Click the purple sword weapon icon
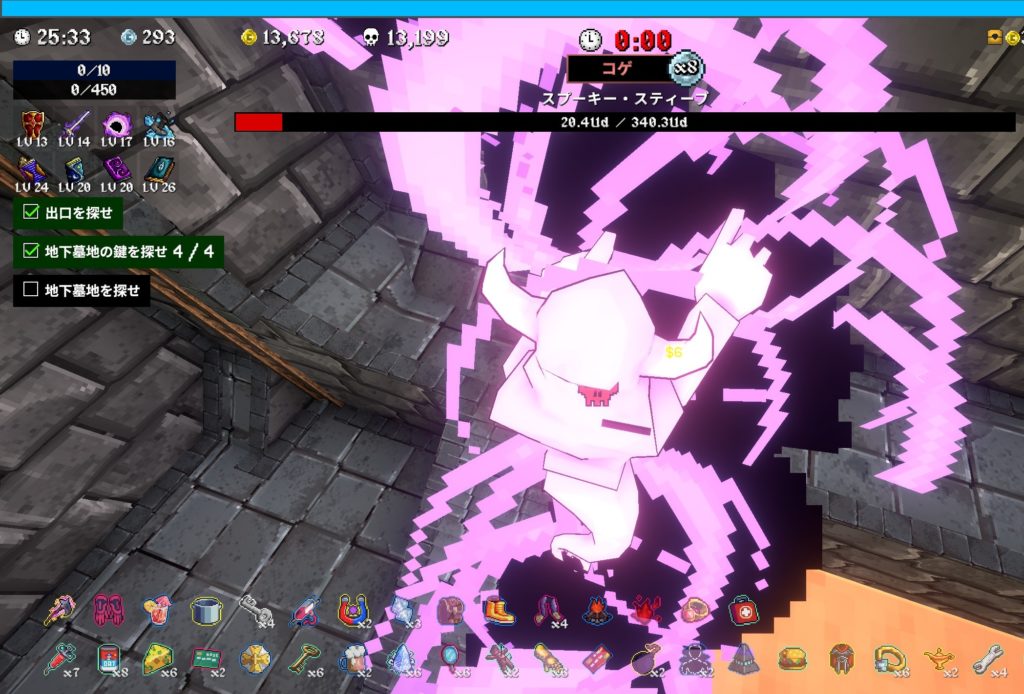The image size is (1024, 694). point(75,124)
